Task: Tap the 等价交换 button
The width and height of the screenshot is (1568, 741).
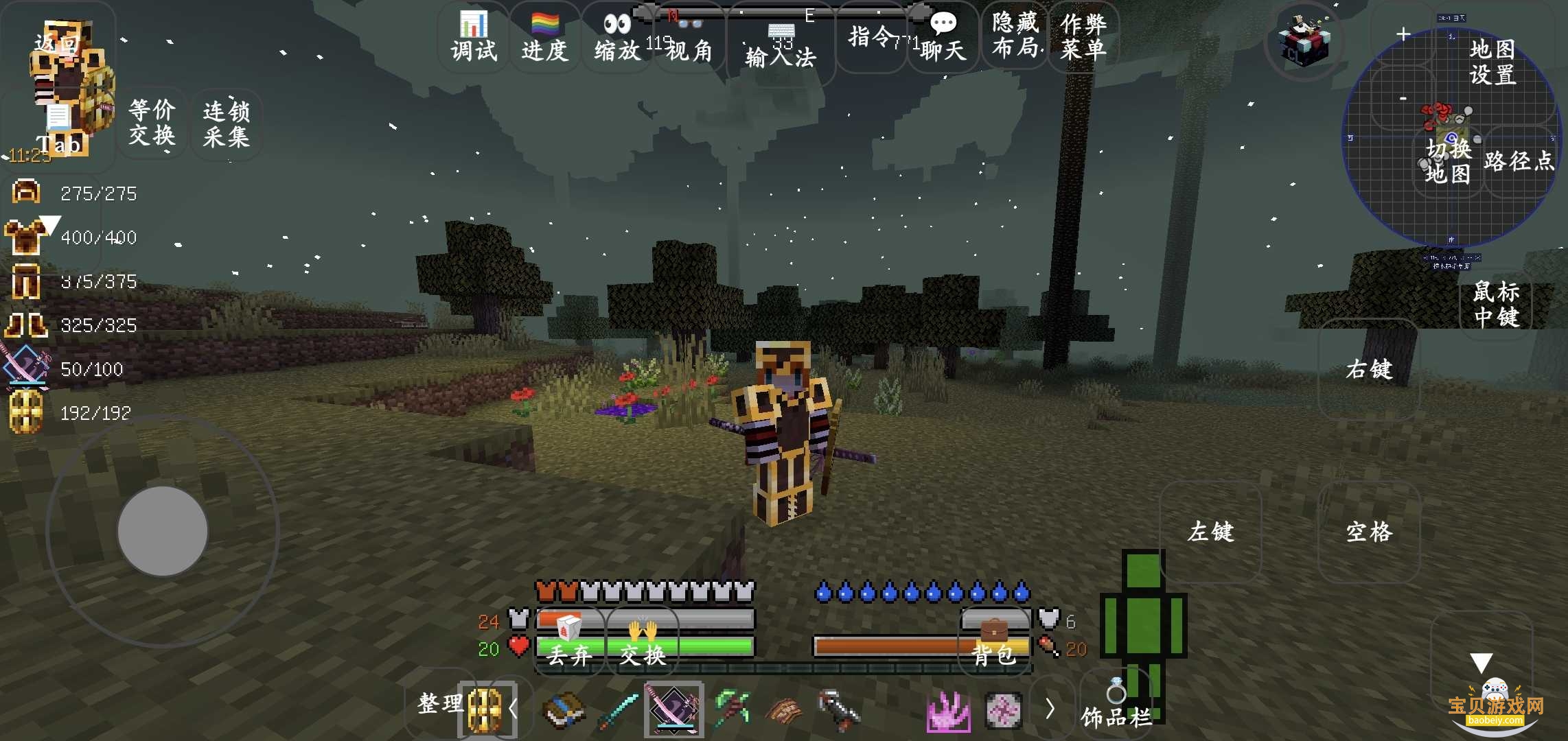Action: [x=152, y=123]
